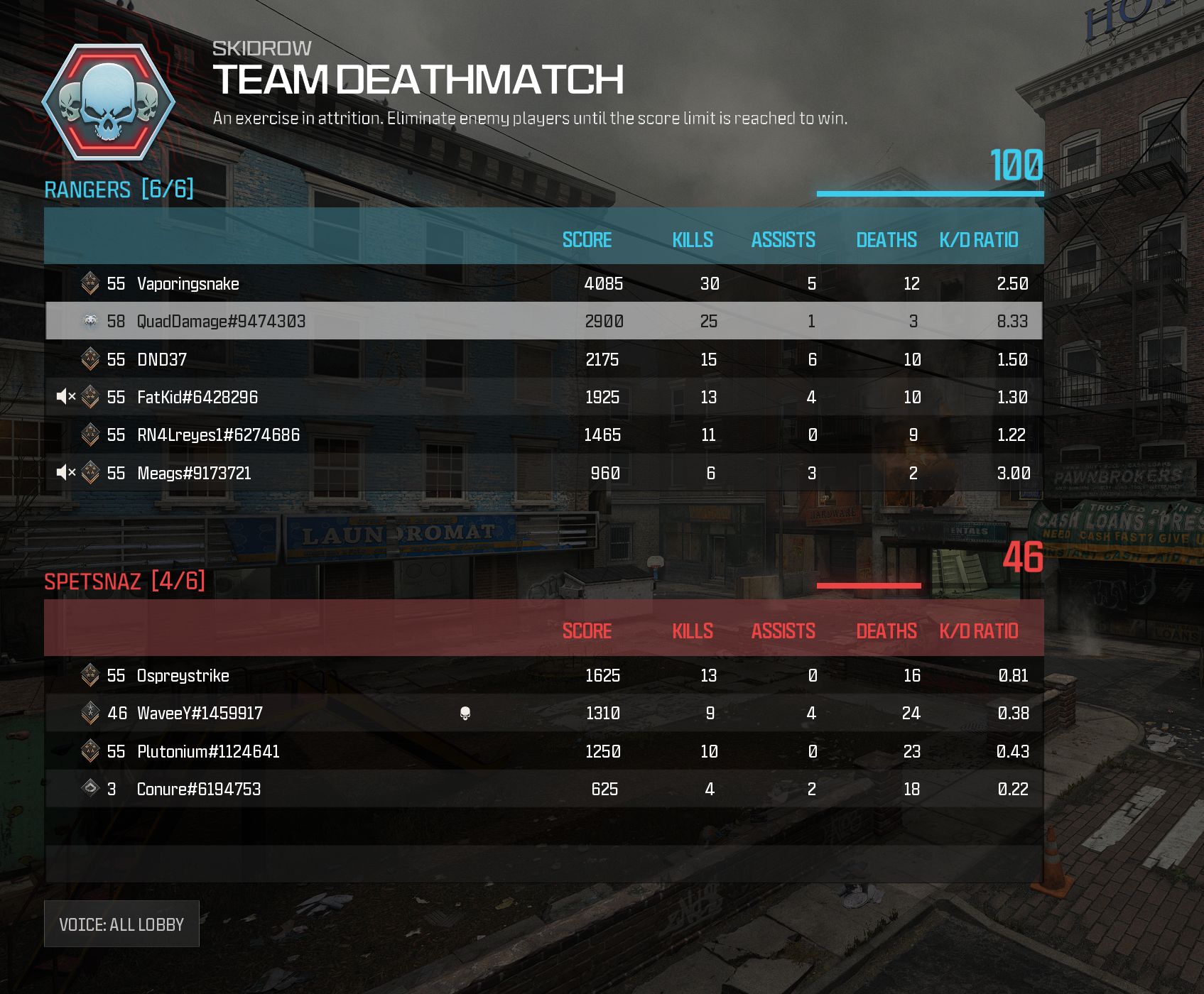Unmute Meags#9173721's voice chat
This screenshot has height=994, width=1204.
(x=65, y=472)
